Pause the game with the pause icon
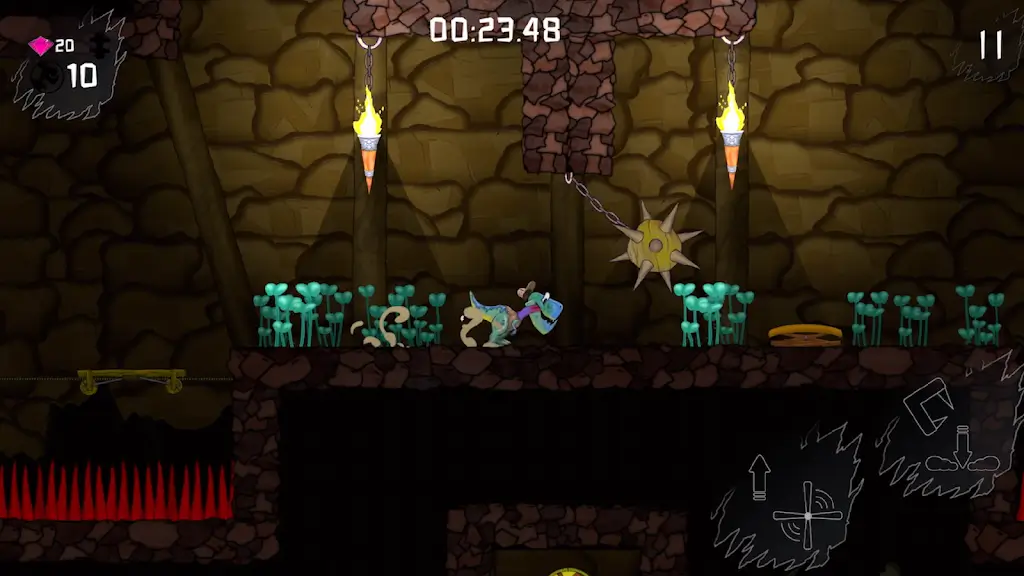Image resolution: width=1024 pixels, height=576 pixels. point(990,45)
